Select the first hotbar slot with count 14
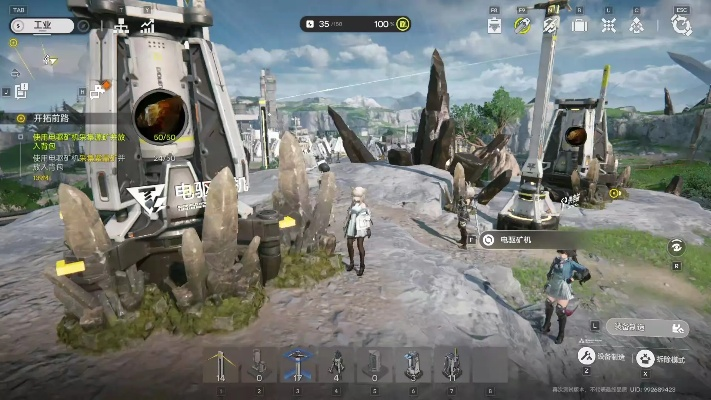Image resolution: width=711 pixels, height=400 pixels. coord(219,364)
